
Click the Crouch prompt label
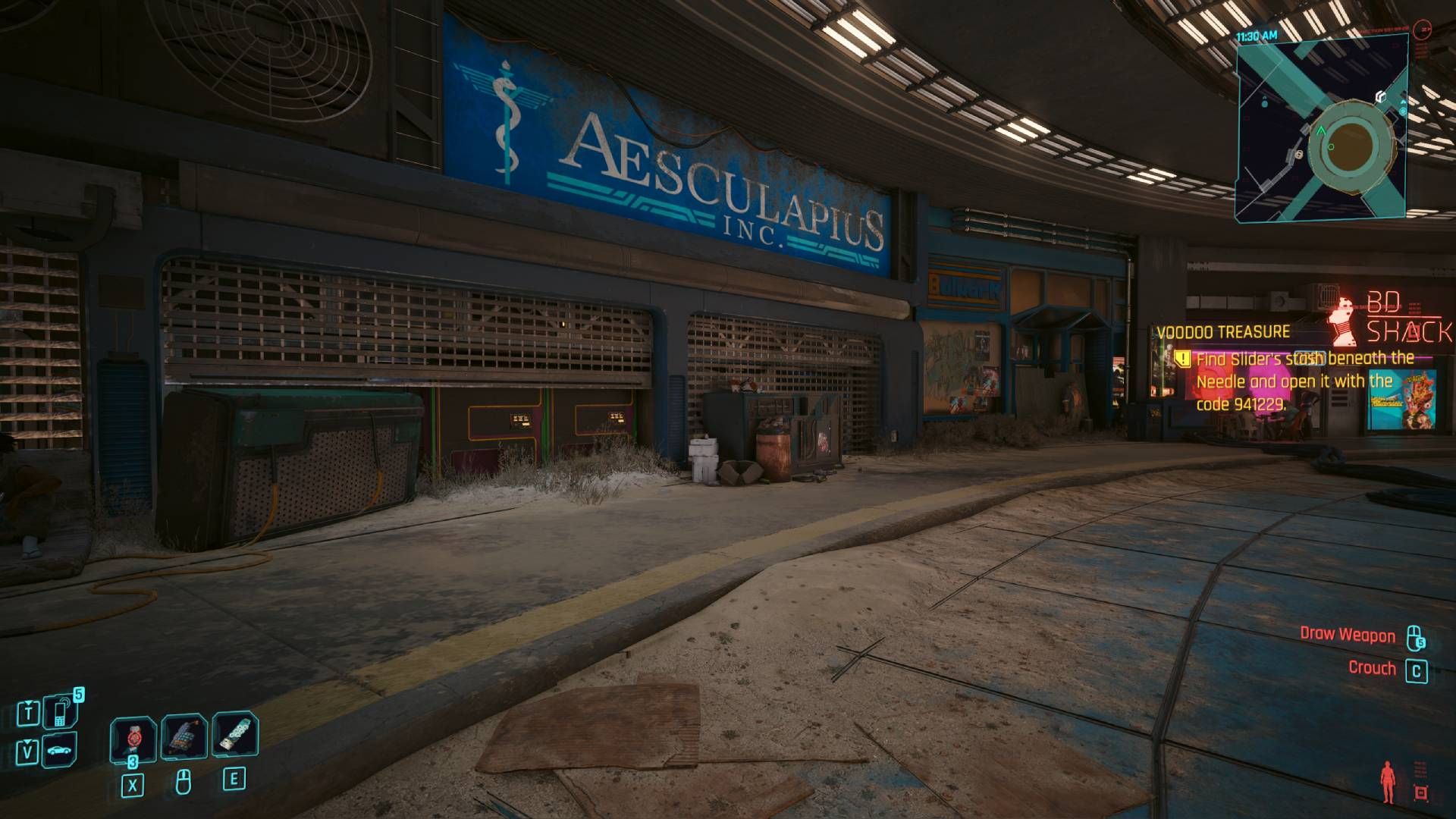[1373, 668]
